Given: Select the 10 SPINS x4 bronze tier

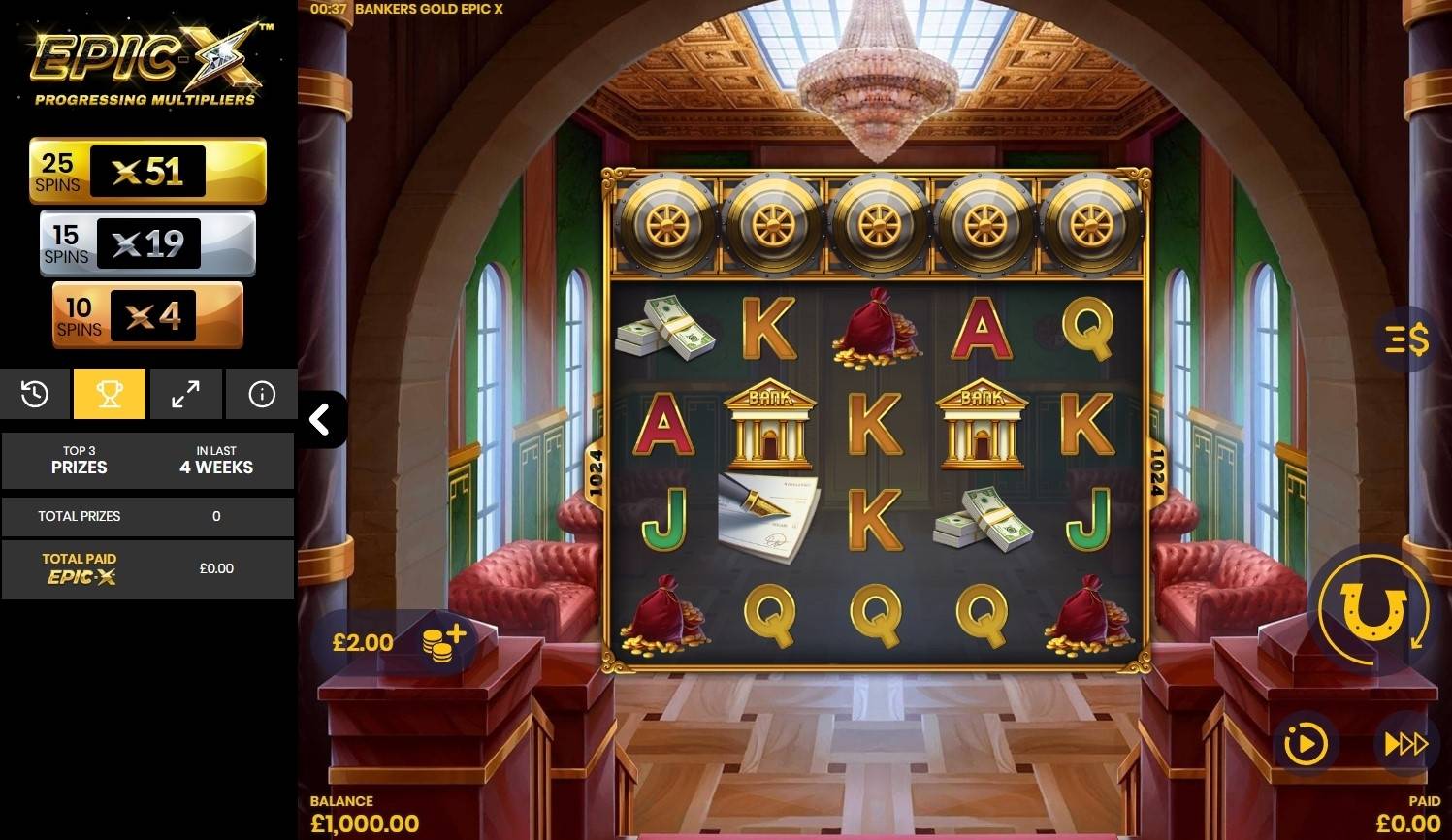Looking at the screenshot, I should click(147, 314).
